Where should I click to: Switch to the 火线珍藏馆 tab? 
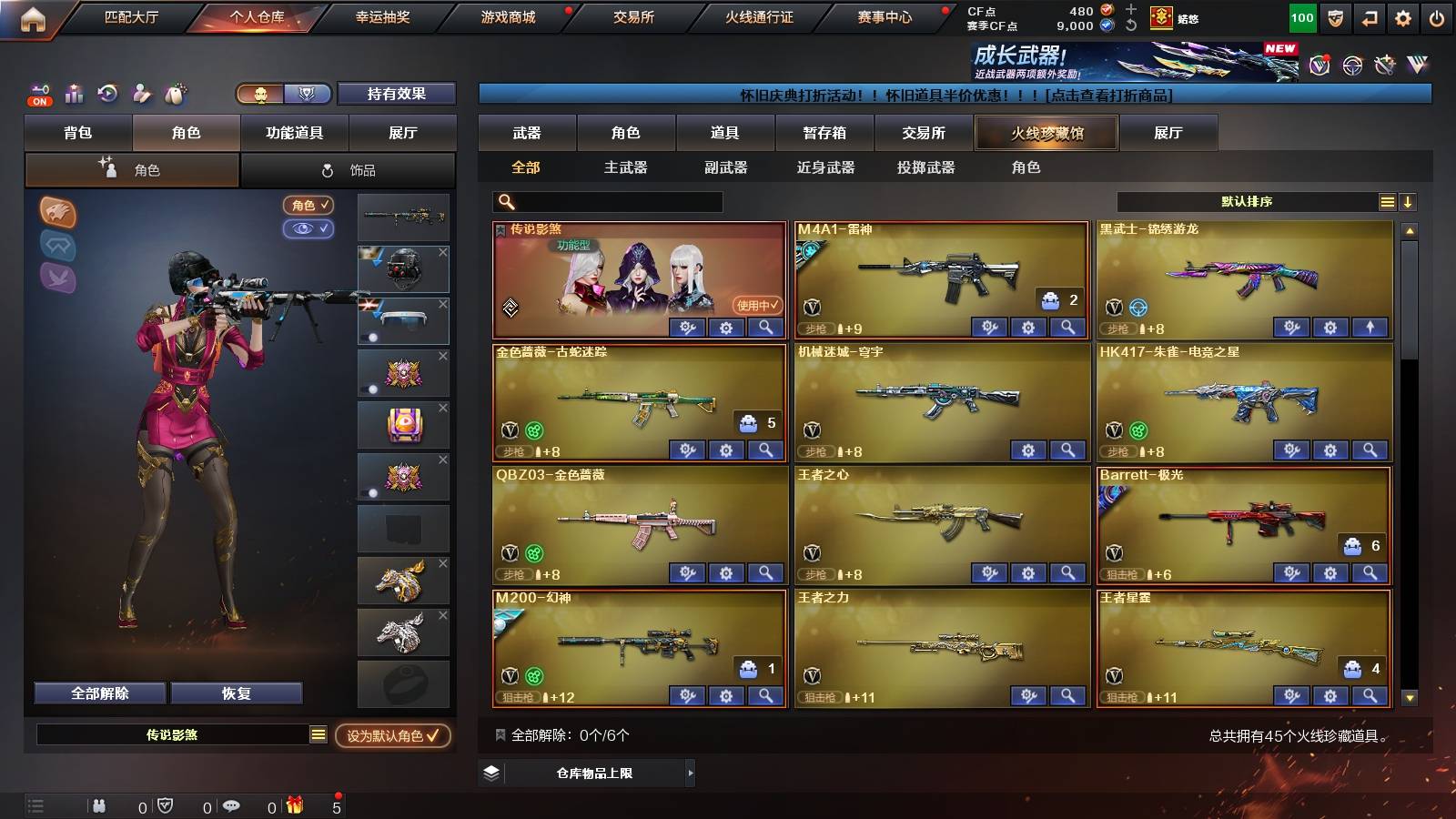[x=1046, y=133]
